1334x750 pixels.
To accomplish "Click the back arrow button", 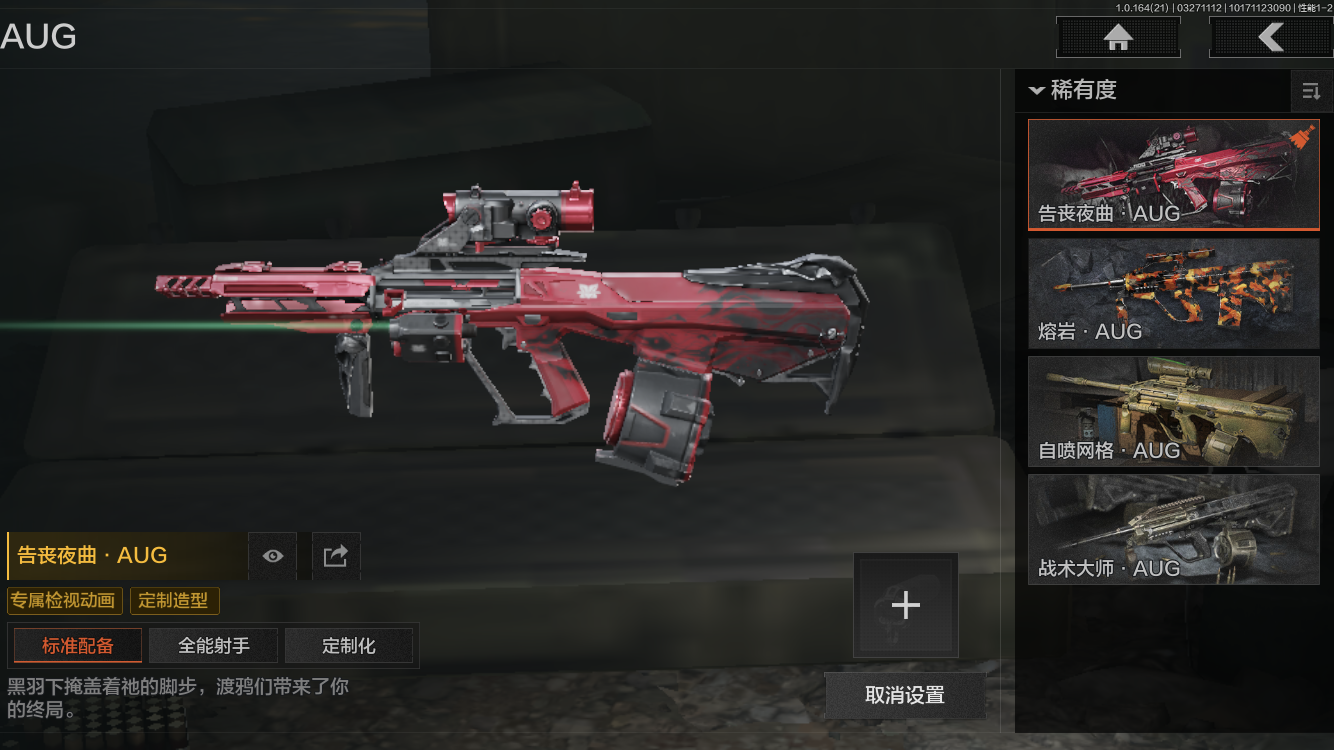I will [1270, 38].
